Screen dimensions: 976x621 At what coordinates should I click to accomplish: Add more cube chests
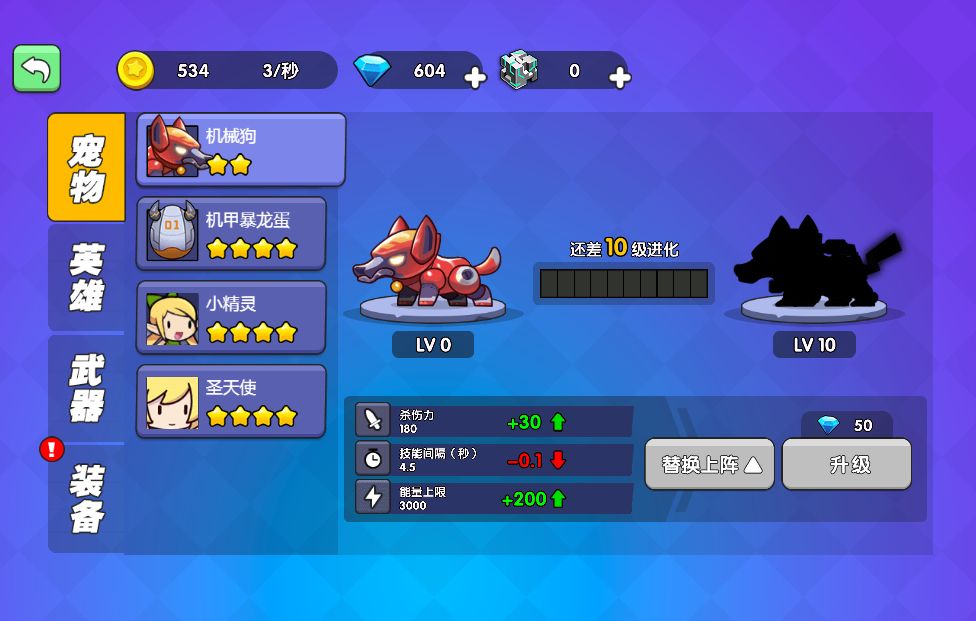click(x=619, y=78)
